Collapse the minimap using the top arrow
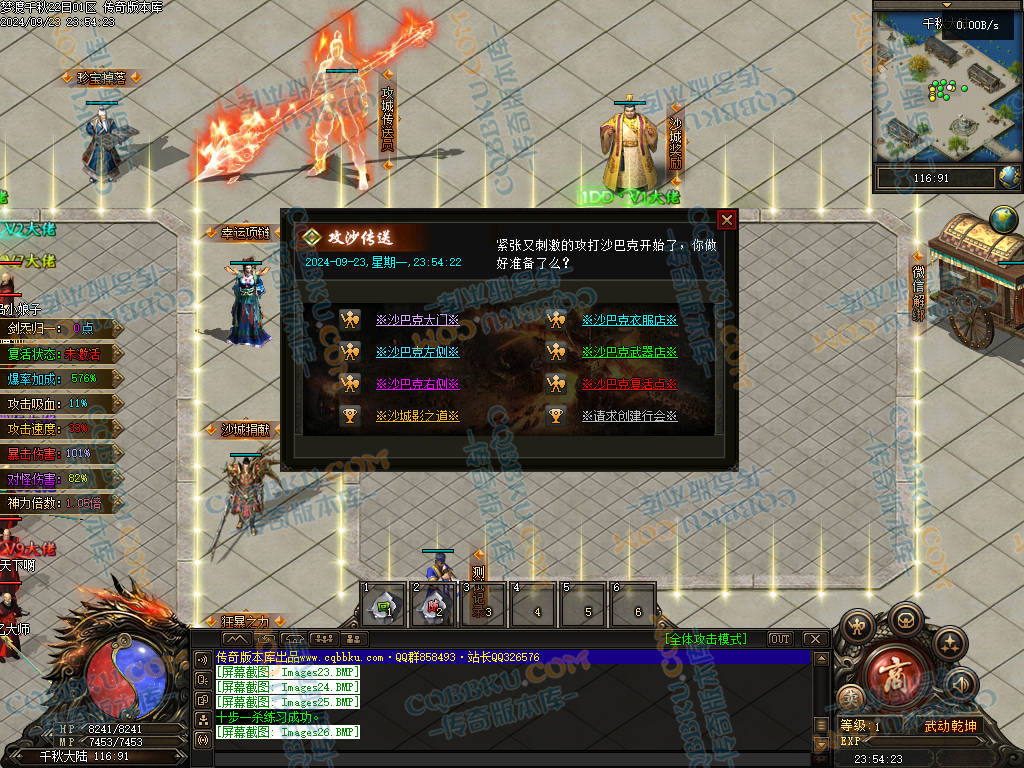Image resolution: width=1024 pixels, height=768 pixels. point(947,5)
